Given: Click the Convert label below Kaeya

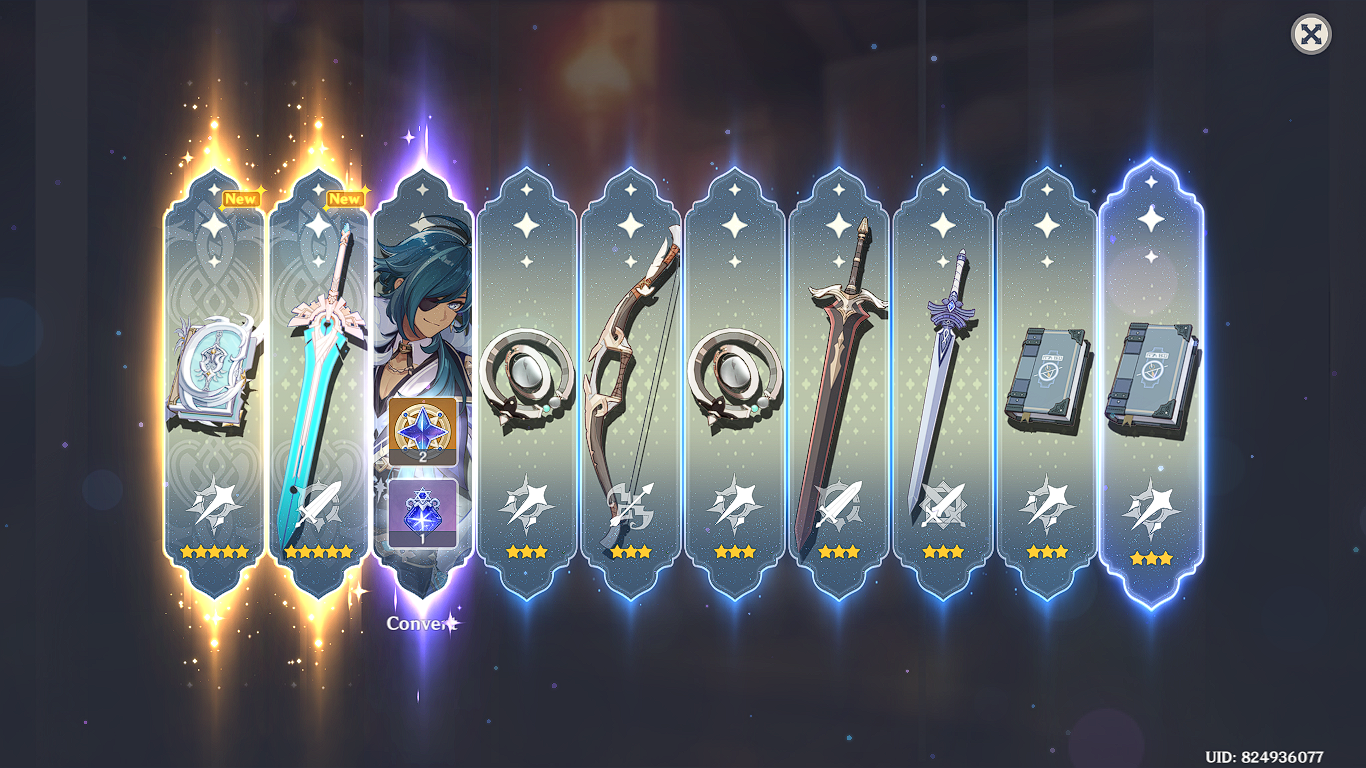Looking at the screenshot, I should click(420, 622).
